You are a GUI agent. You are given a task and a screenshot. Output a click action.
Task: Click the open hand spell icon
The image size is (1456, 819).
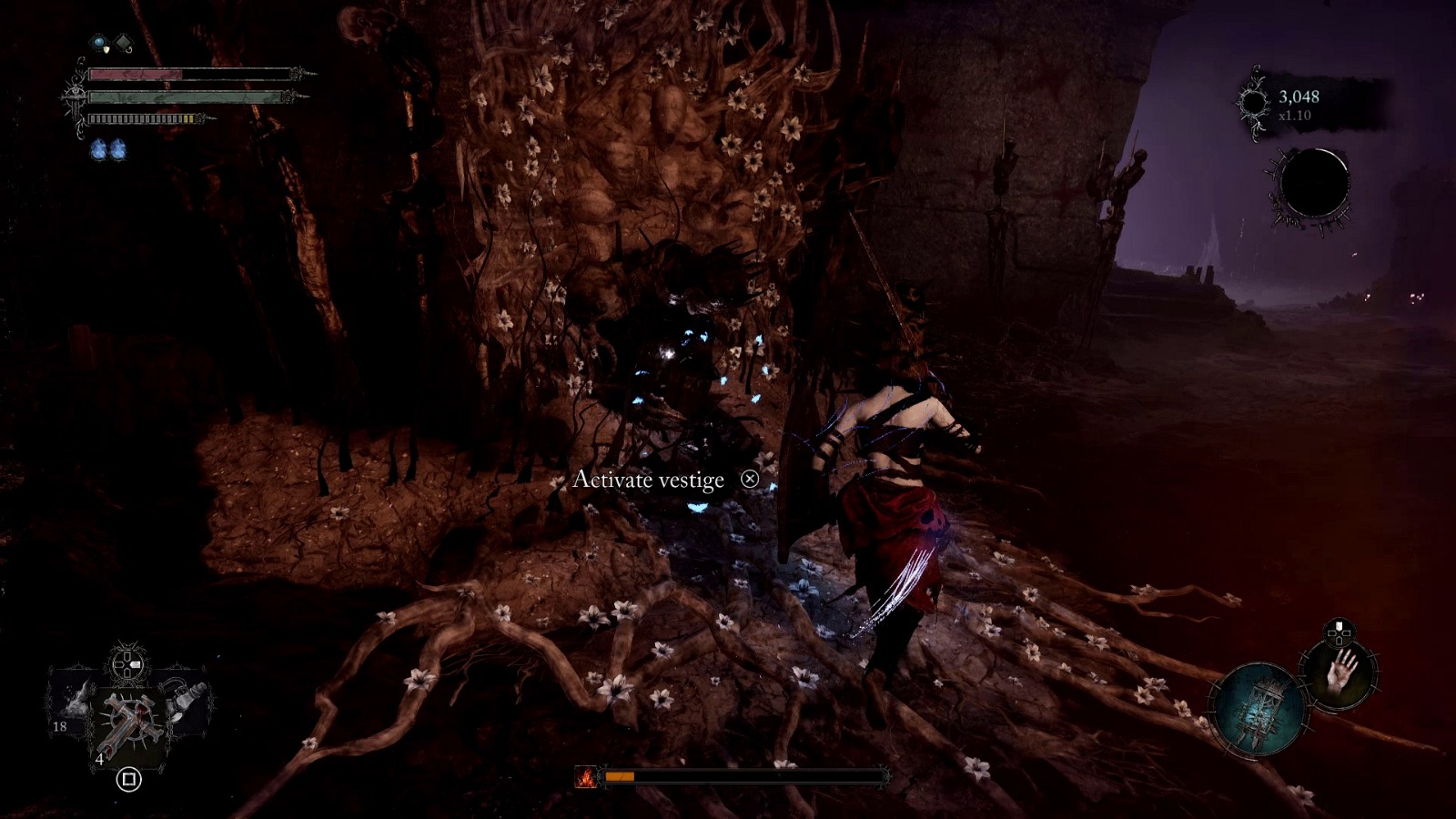[x=1341, y=672]
